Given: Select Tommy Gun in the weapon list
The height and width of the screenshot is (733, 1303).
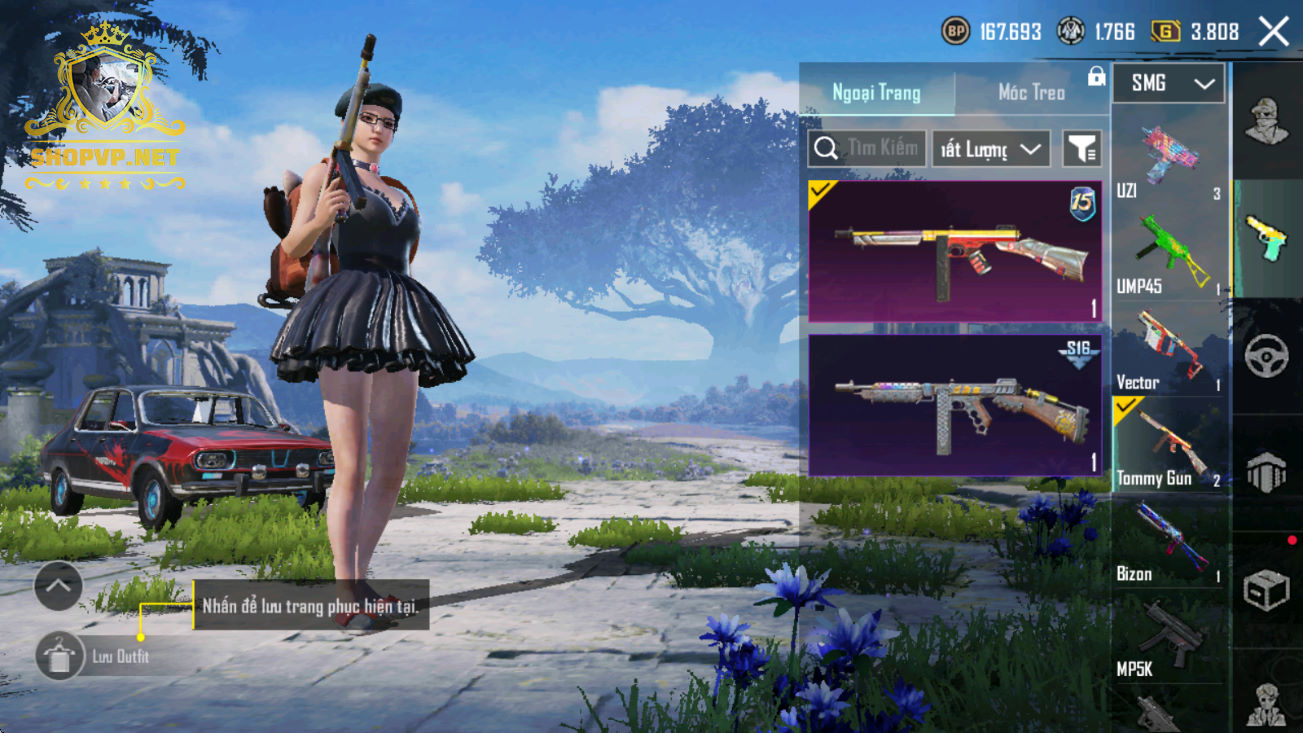Looking at the screenshot, I should pos(1168,447).
